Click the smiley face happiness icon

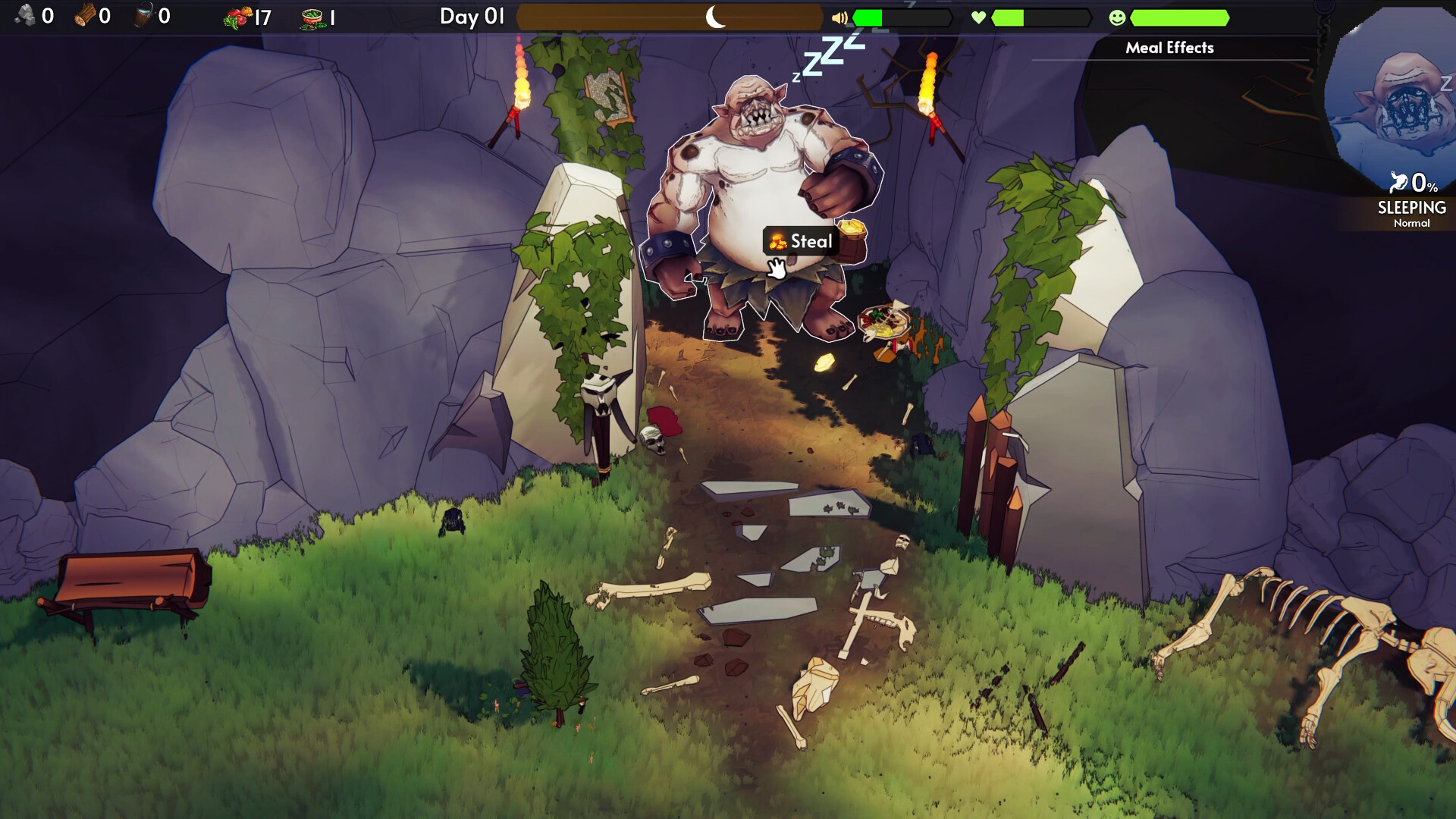coord(1118,17)
